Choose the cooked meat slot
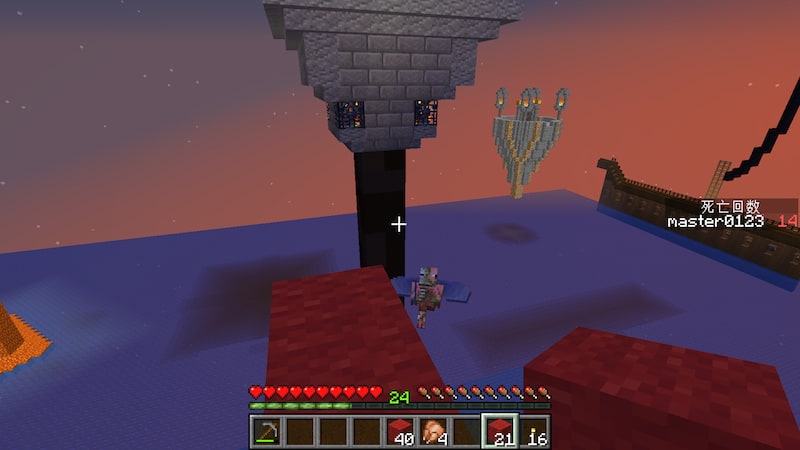 click(433, 431)
